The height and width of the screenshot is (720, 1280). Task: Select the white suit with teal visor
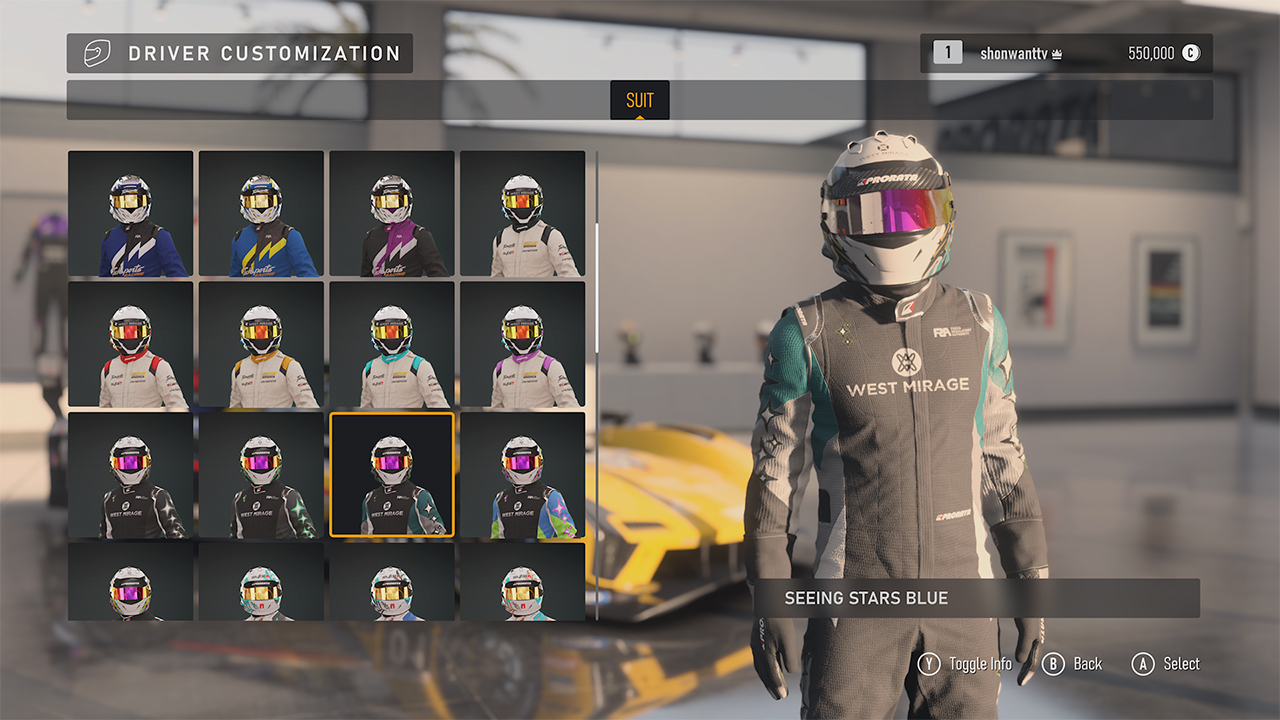393,345
